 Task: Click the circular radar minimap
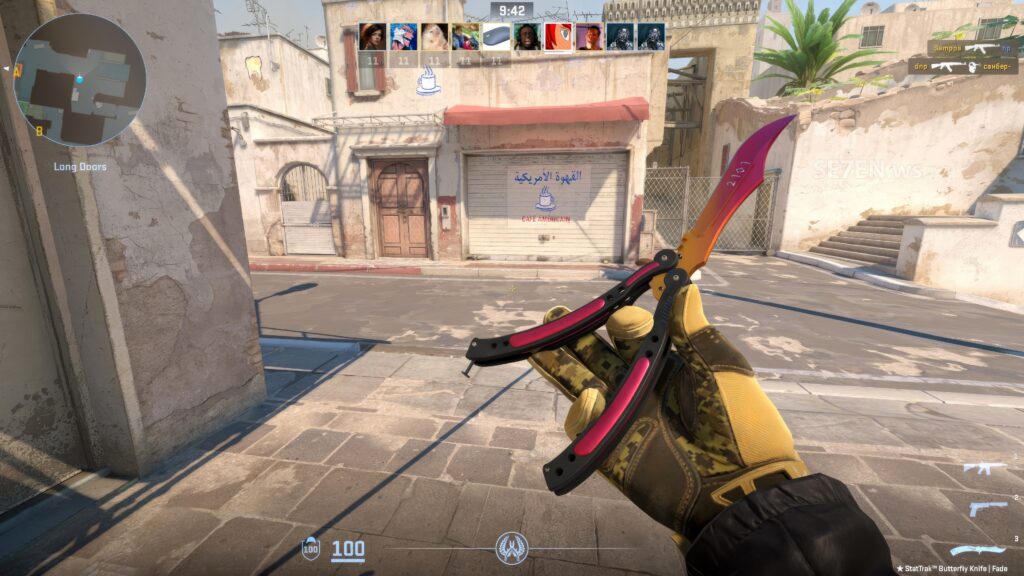(x=80, y=80)
